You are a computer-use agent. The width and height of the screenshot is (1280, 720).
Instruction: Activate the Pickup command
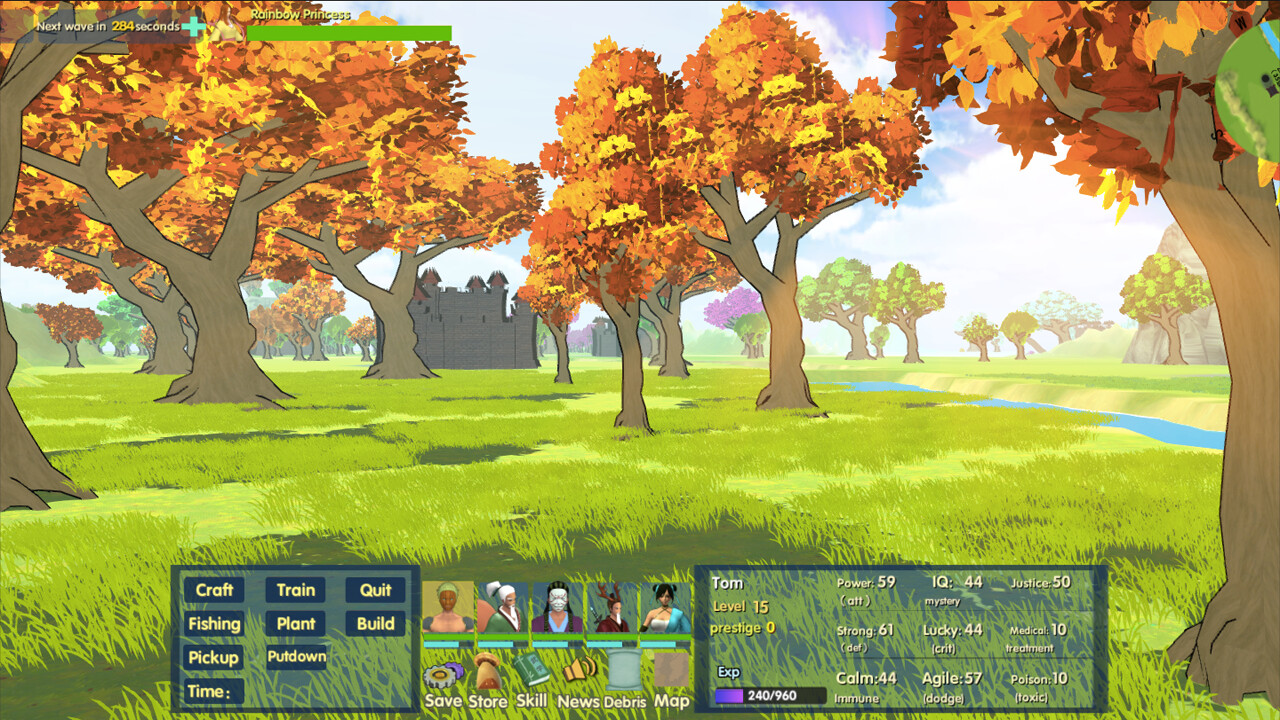(x=214, y=657)
